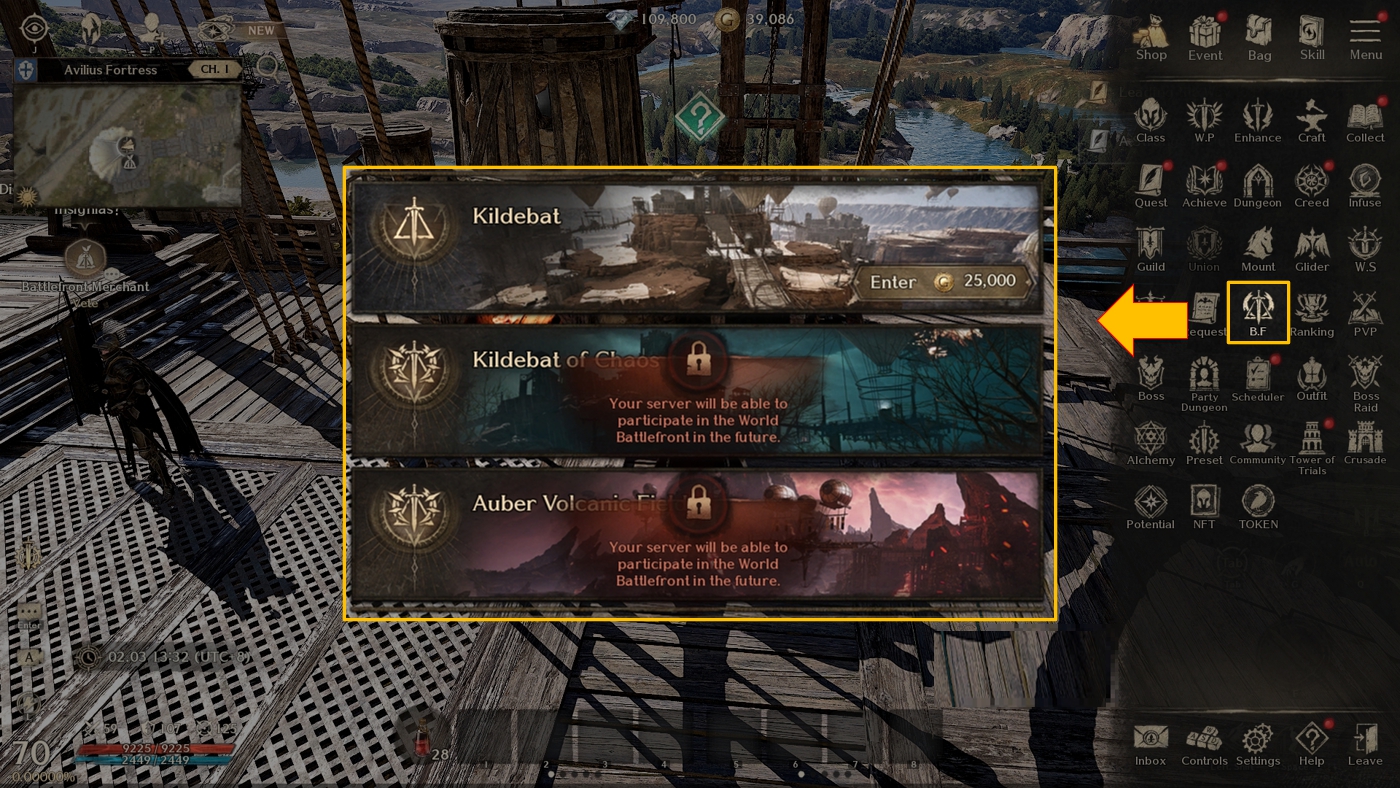Enter Kildebat battlefront for 25,000 gold
This screenshot has width=1400, height=788.
(942, 282)
